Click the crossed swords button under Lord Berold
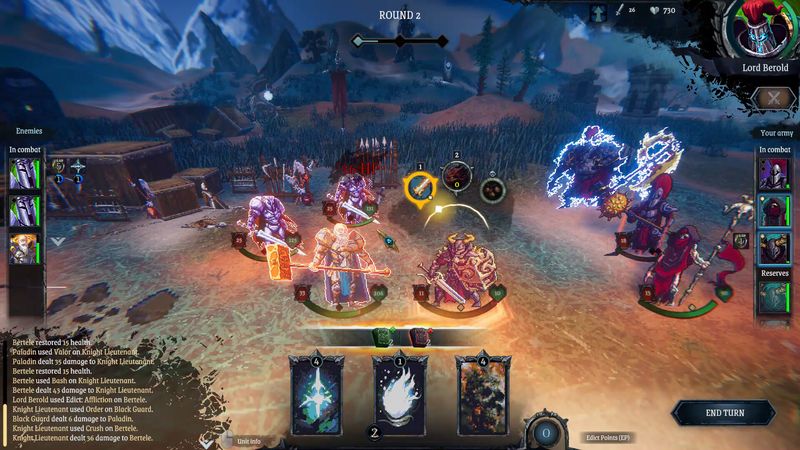800x450 pixels. (772, 97)
